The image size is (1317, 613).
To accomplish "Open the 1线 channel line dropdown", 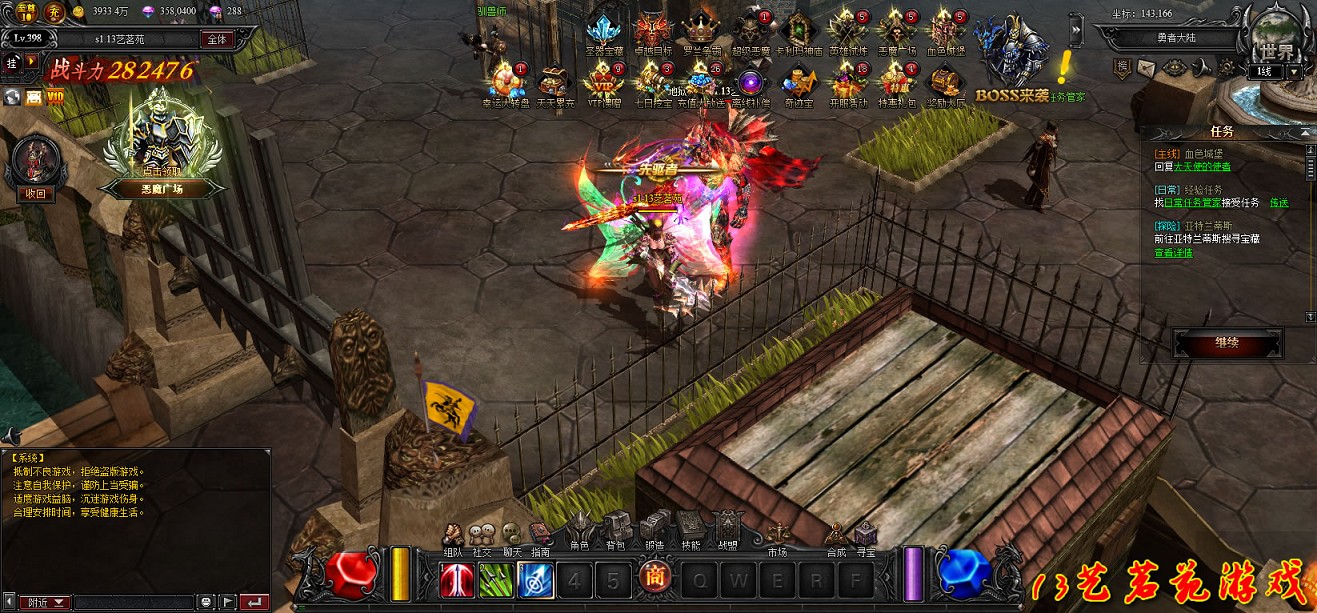I will [x=1295, y=72].
